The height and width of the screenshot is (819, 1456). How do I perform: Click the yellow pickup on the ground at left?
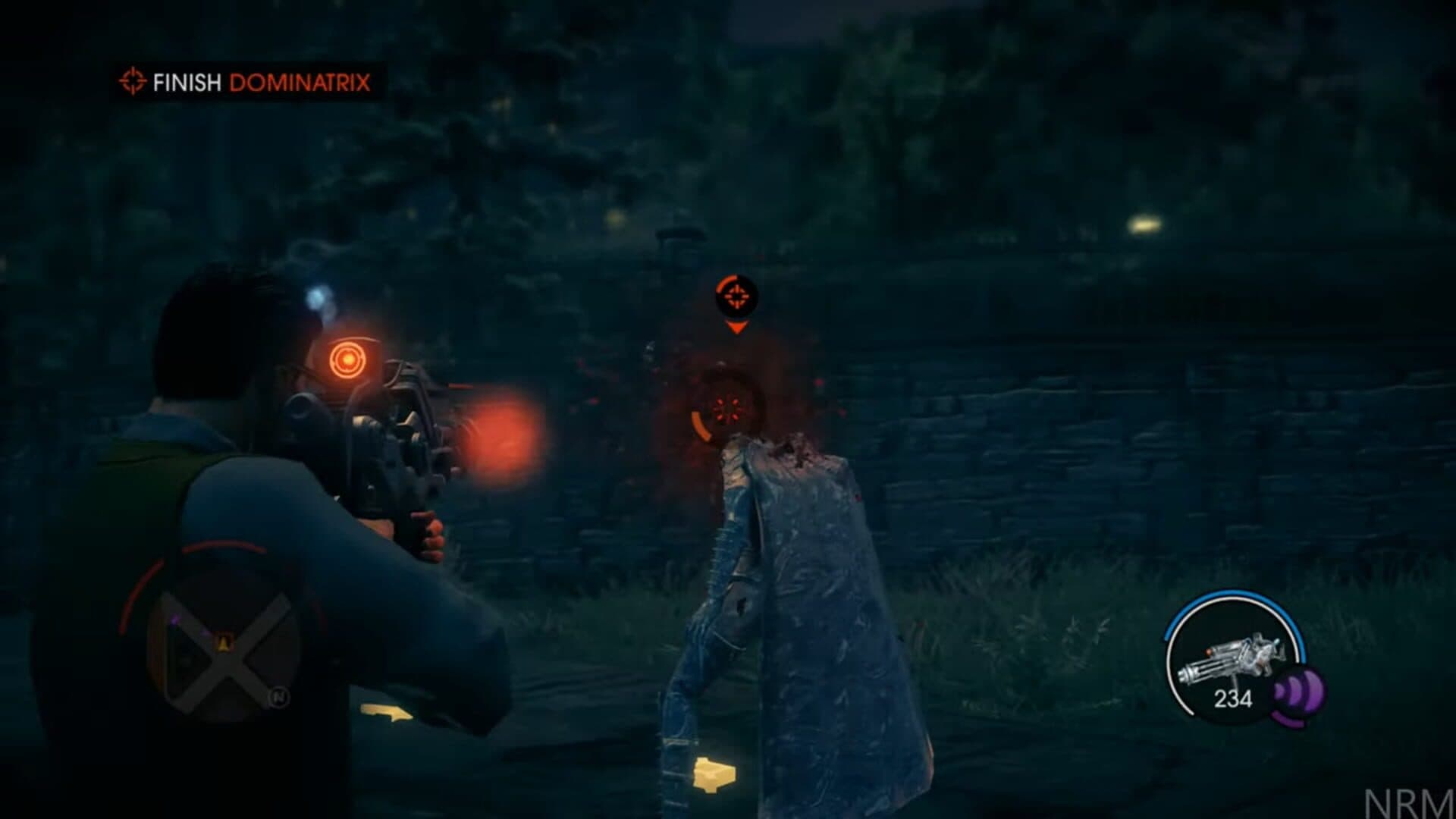pyautogui.click(x=384, y=712)
